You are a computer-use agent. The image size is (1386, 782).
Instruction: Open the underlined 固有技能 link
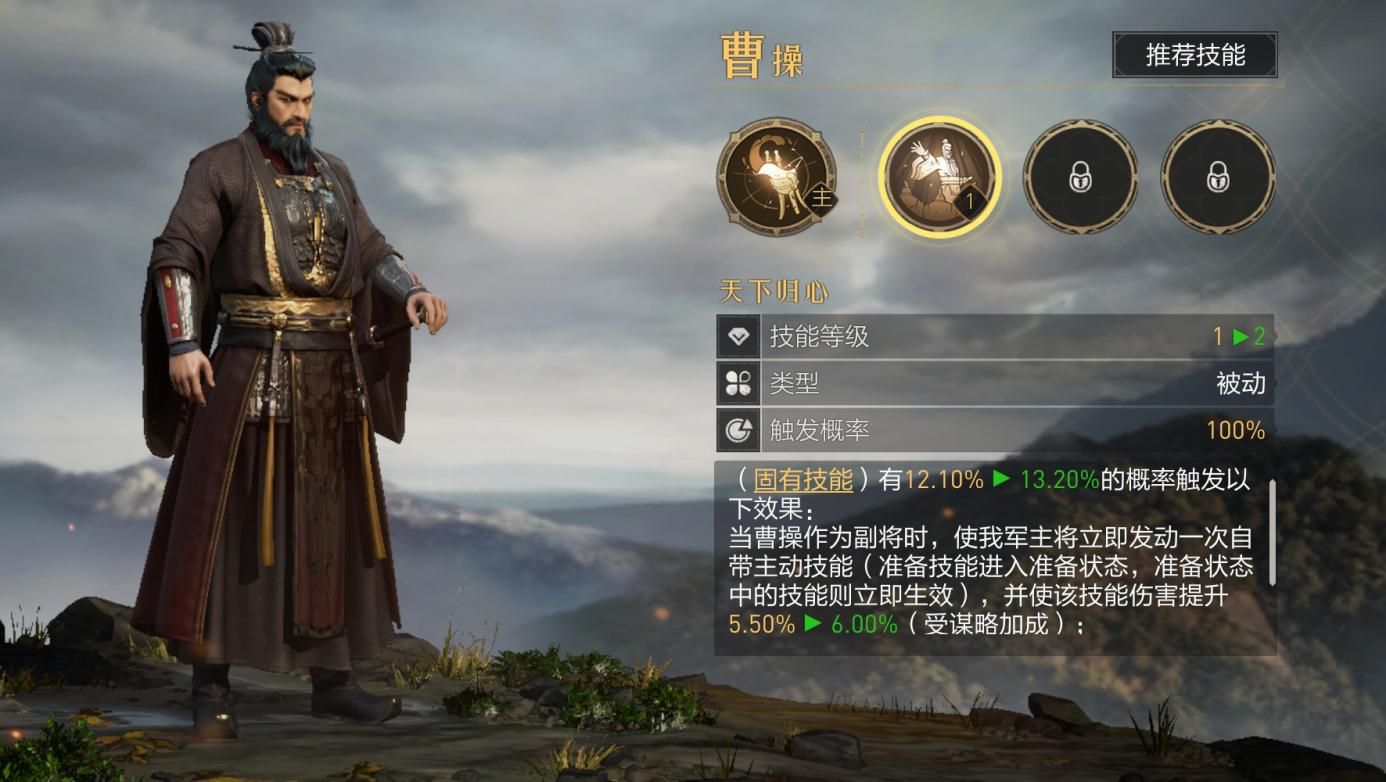(x=802, y=480)
